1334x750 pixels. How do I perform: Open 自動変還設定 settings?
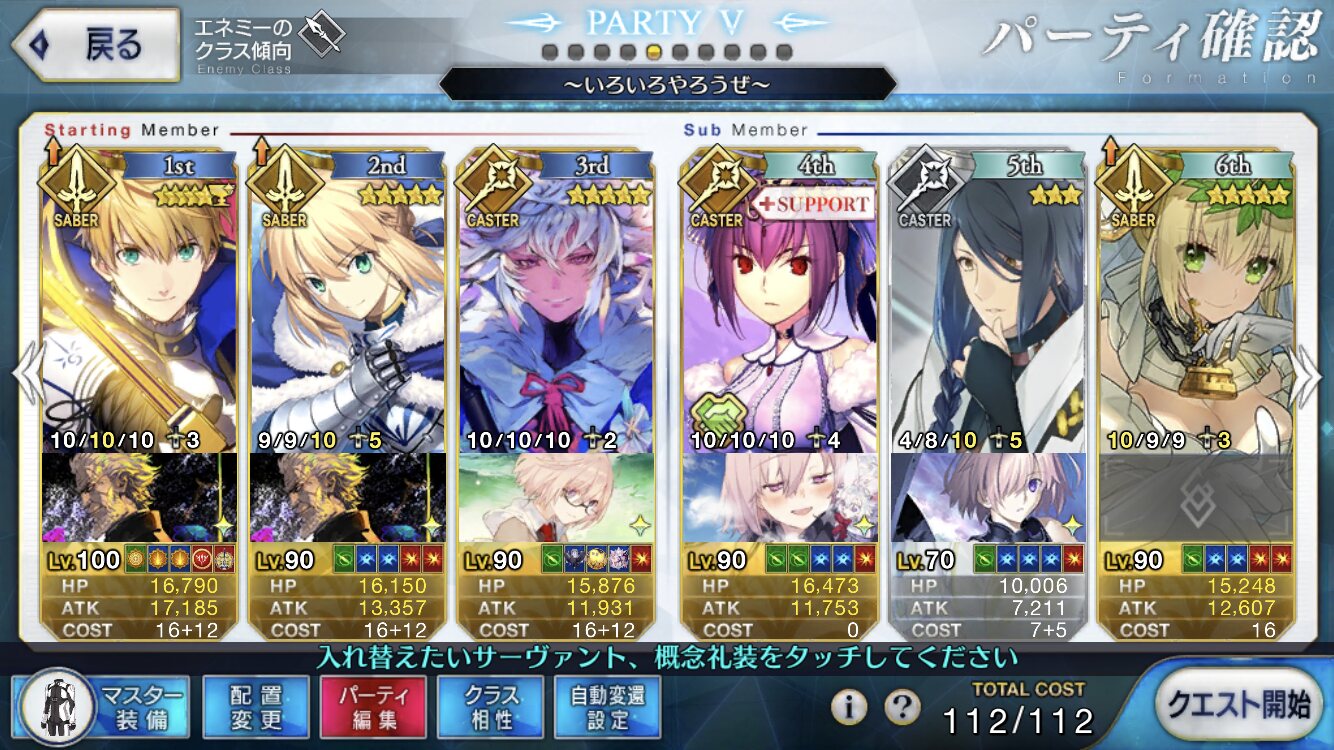tap(608, 706)
